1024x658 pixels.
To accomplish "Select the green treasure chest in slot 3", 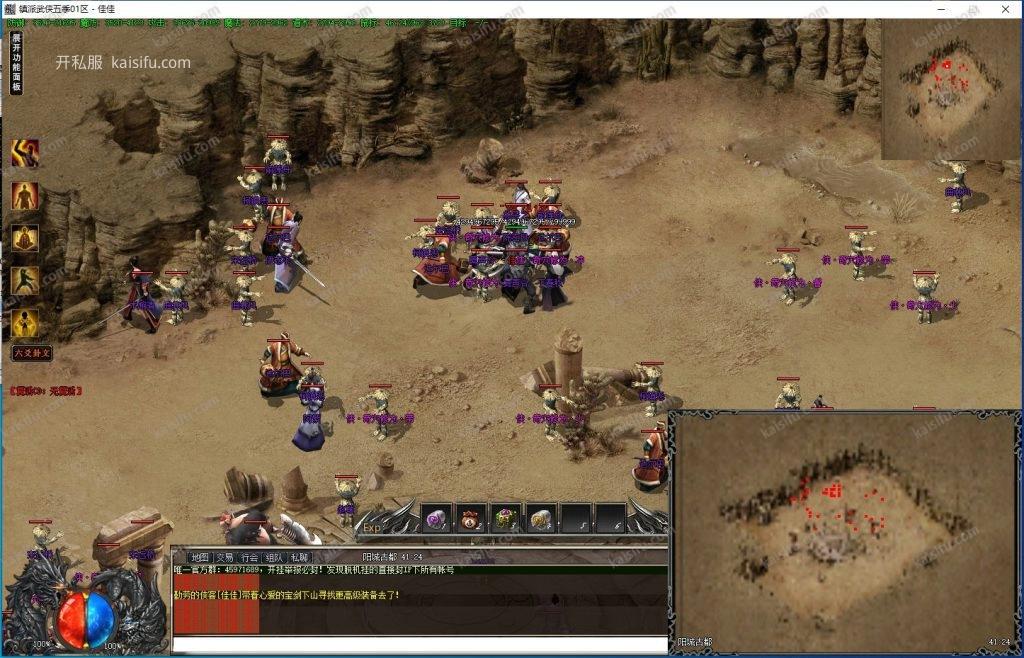I will point(507,518).
